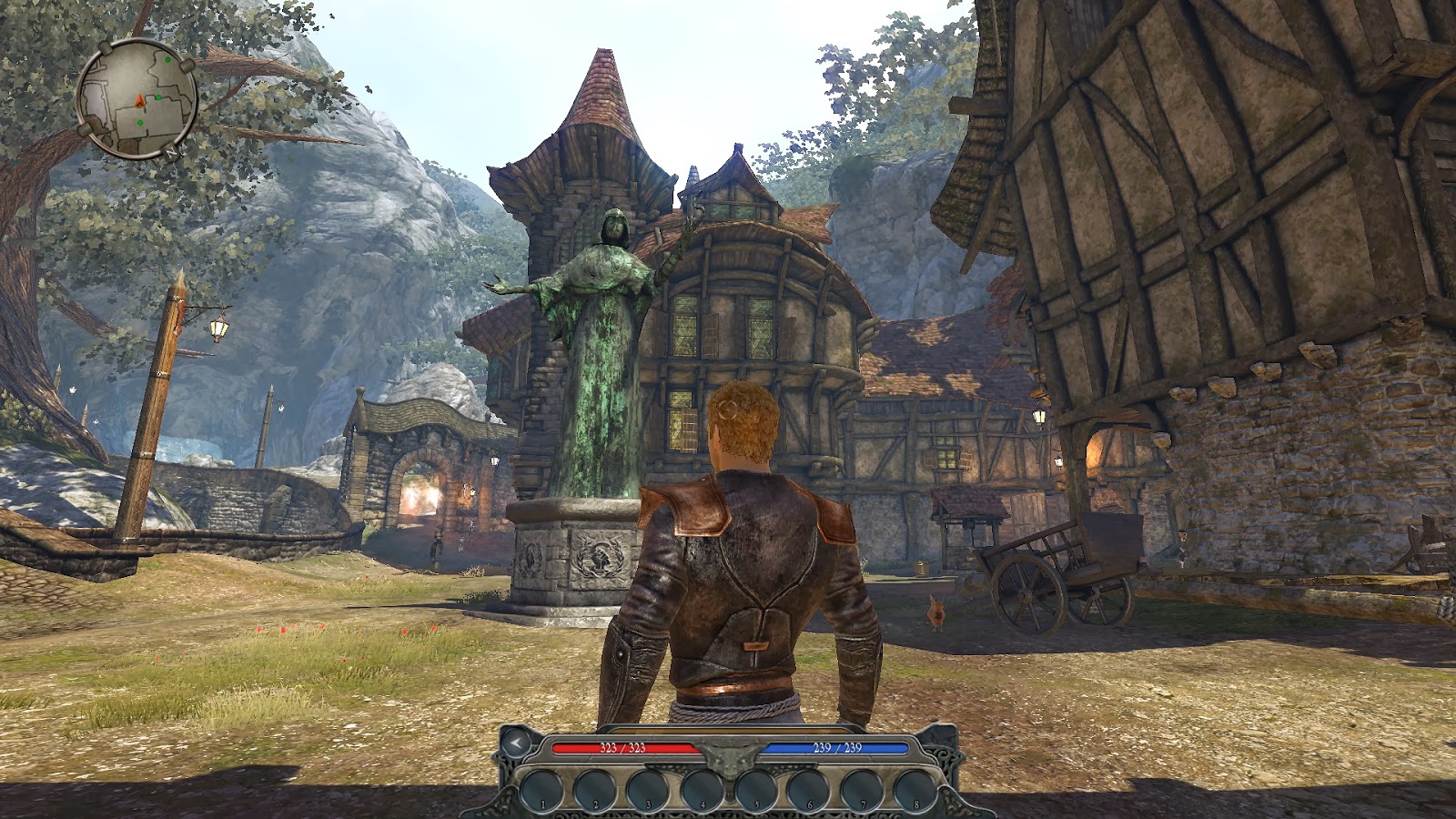Activate quickslot 2 on the action bar

(x=595, y=788)
